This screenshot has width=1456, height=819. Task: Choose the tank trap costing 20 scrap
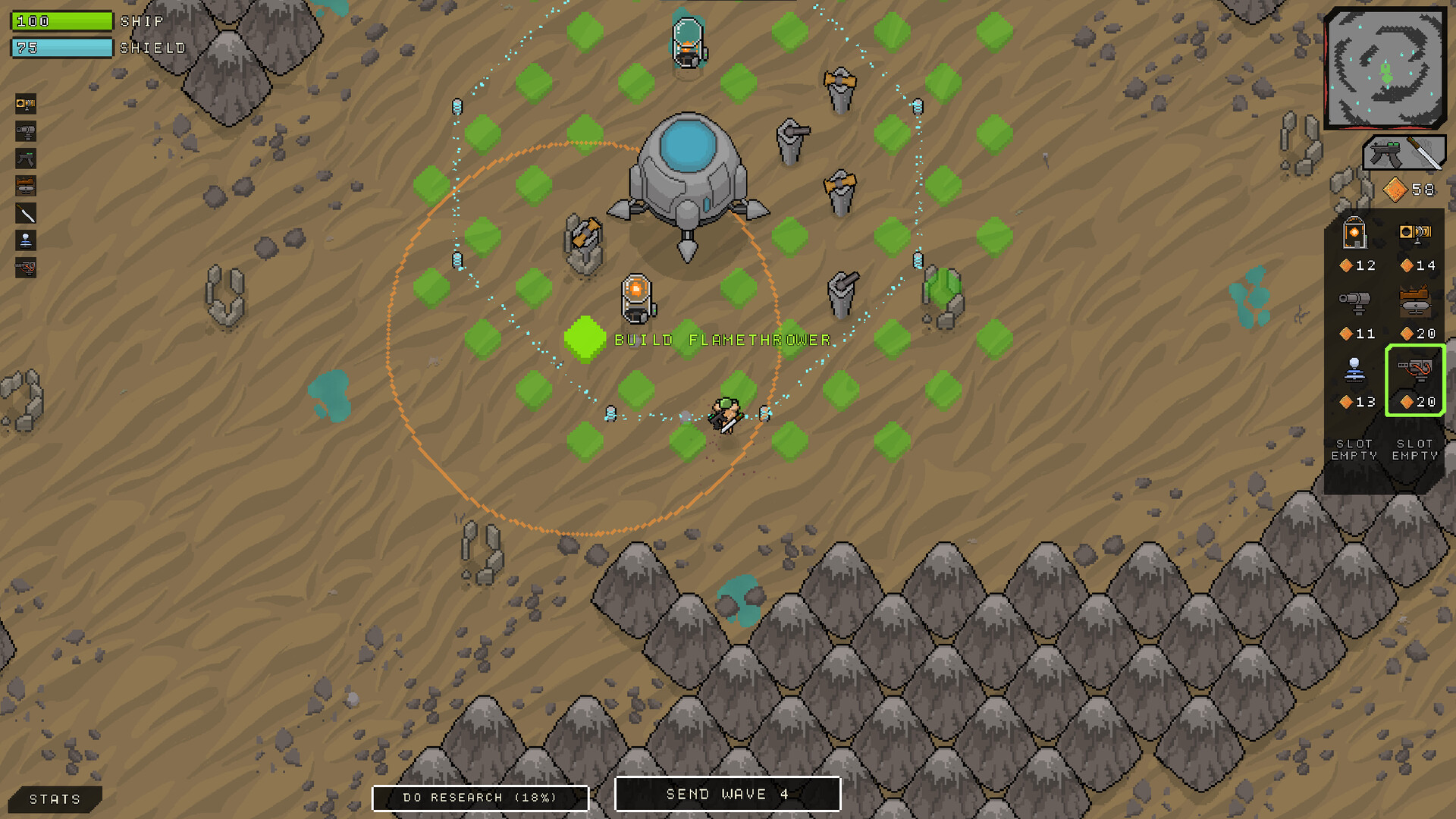[x=1417, y=302]
